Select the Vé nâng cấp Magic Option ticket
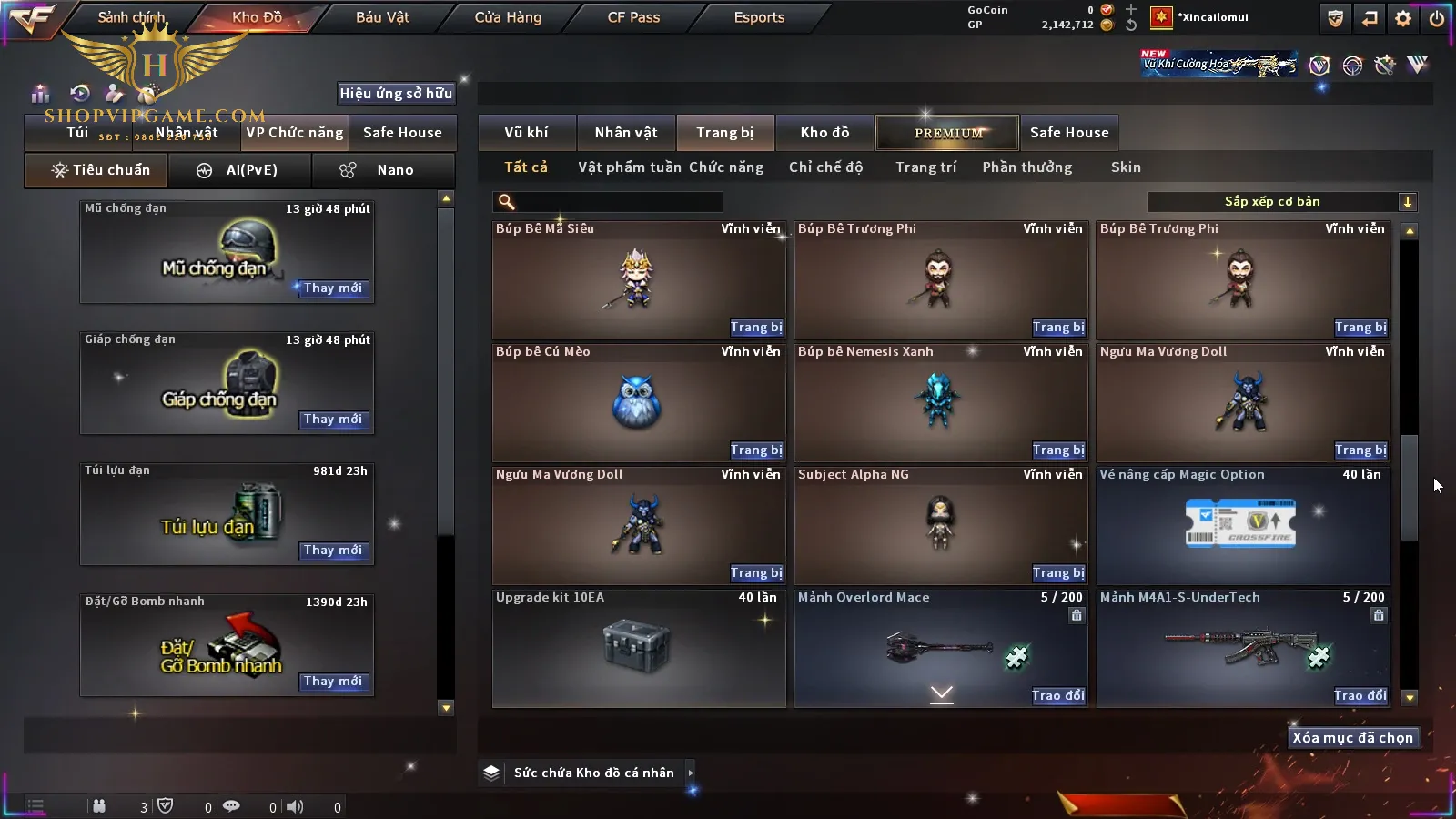Viewport: 1456px width, 819px height. click(x=1242, y=526)
